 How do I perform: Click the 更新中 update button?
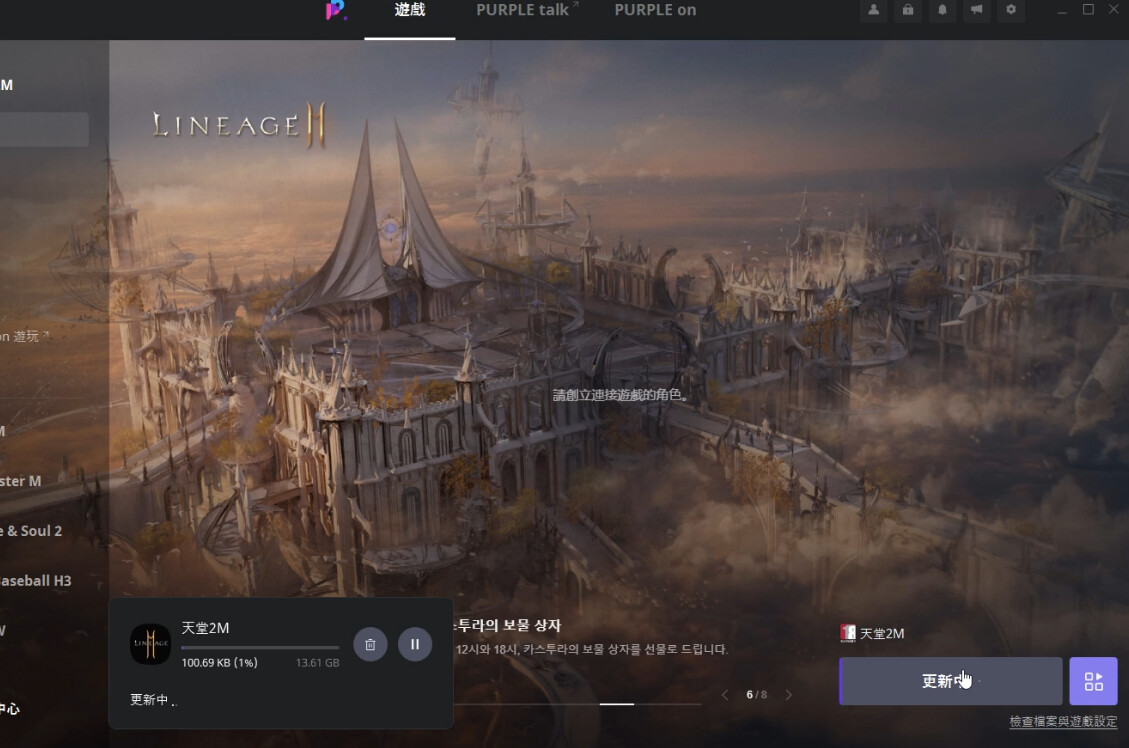[950, 681]
